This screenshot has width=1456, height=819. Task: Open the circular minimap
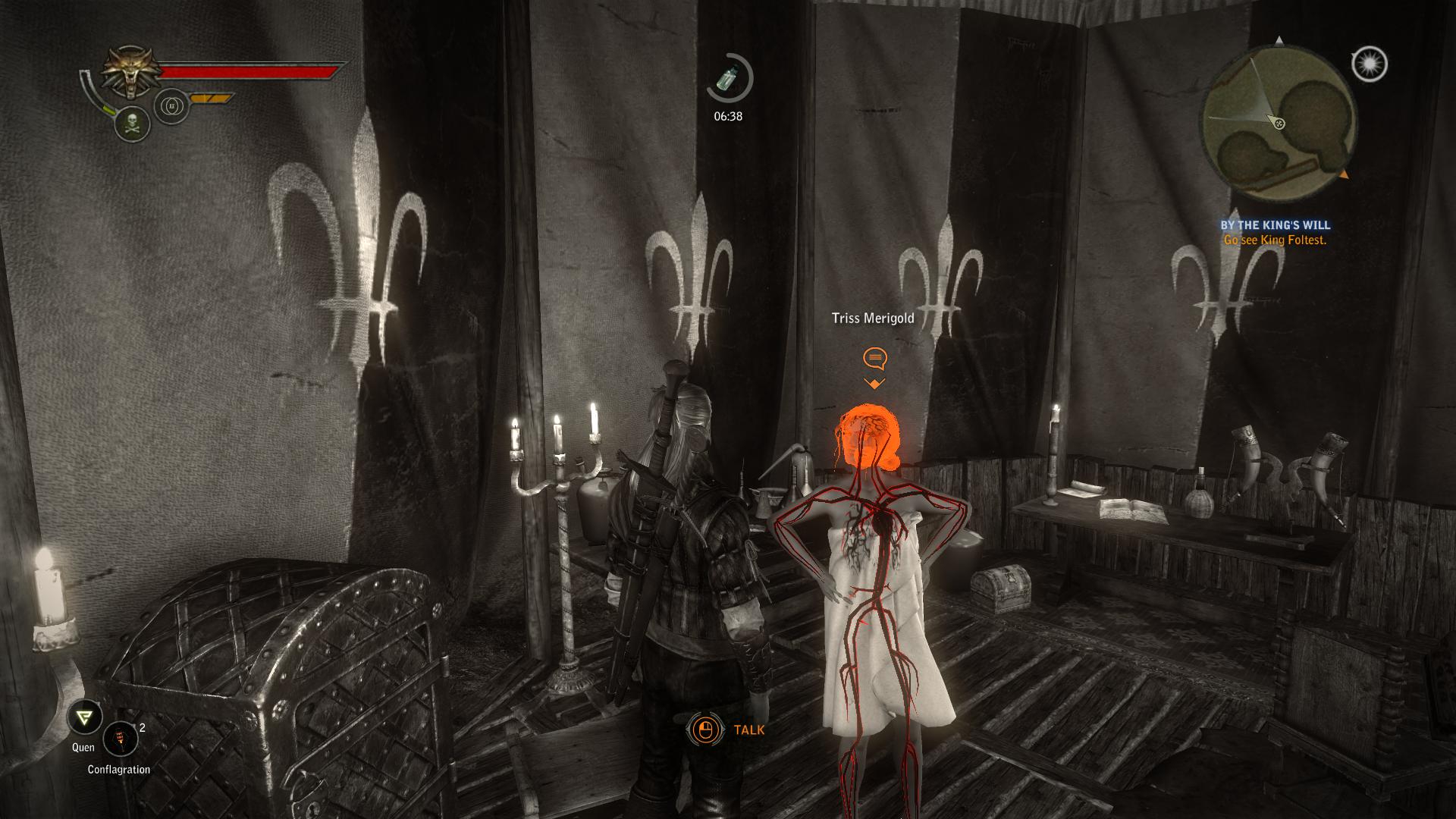tap(1278, 122)
